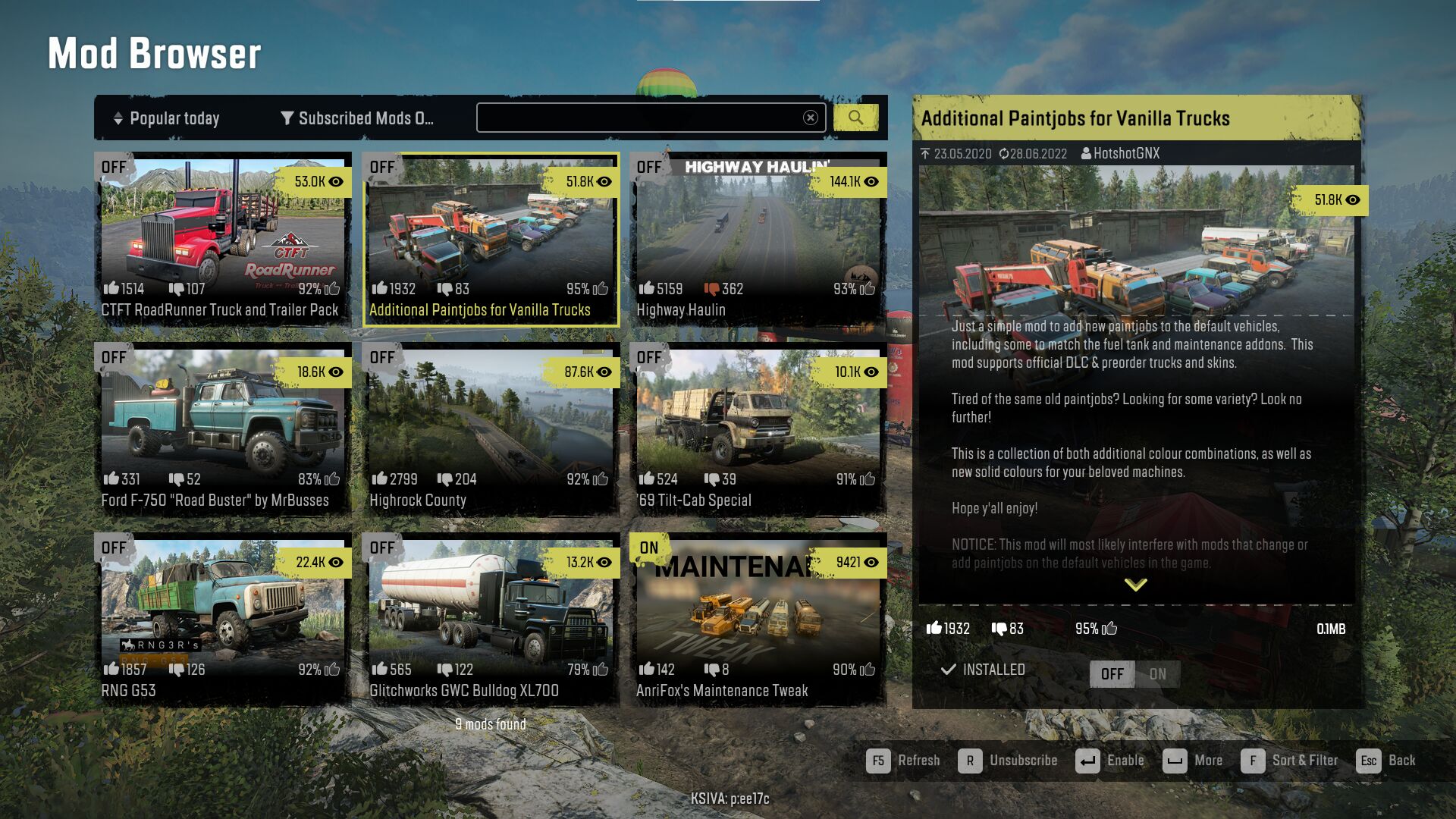Open the Popular today sort dropdown
Screen dimensions: 1456x819
click(x=167, y=118)
